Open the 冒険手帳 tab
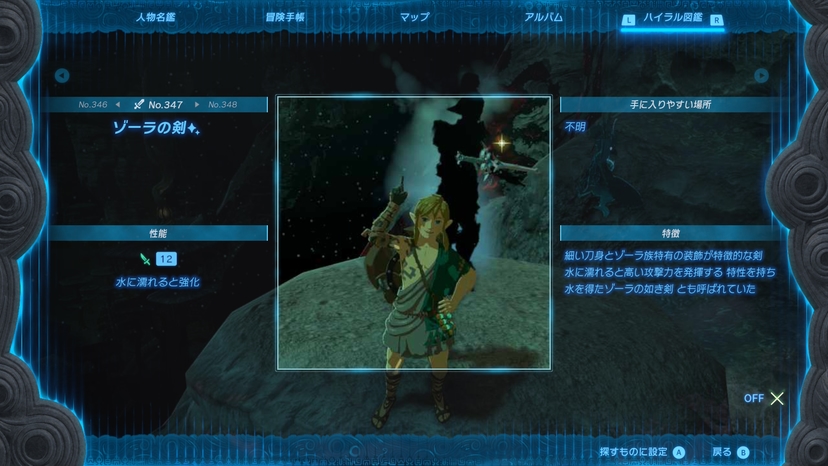 click(285, 17)
